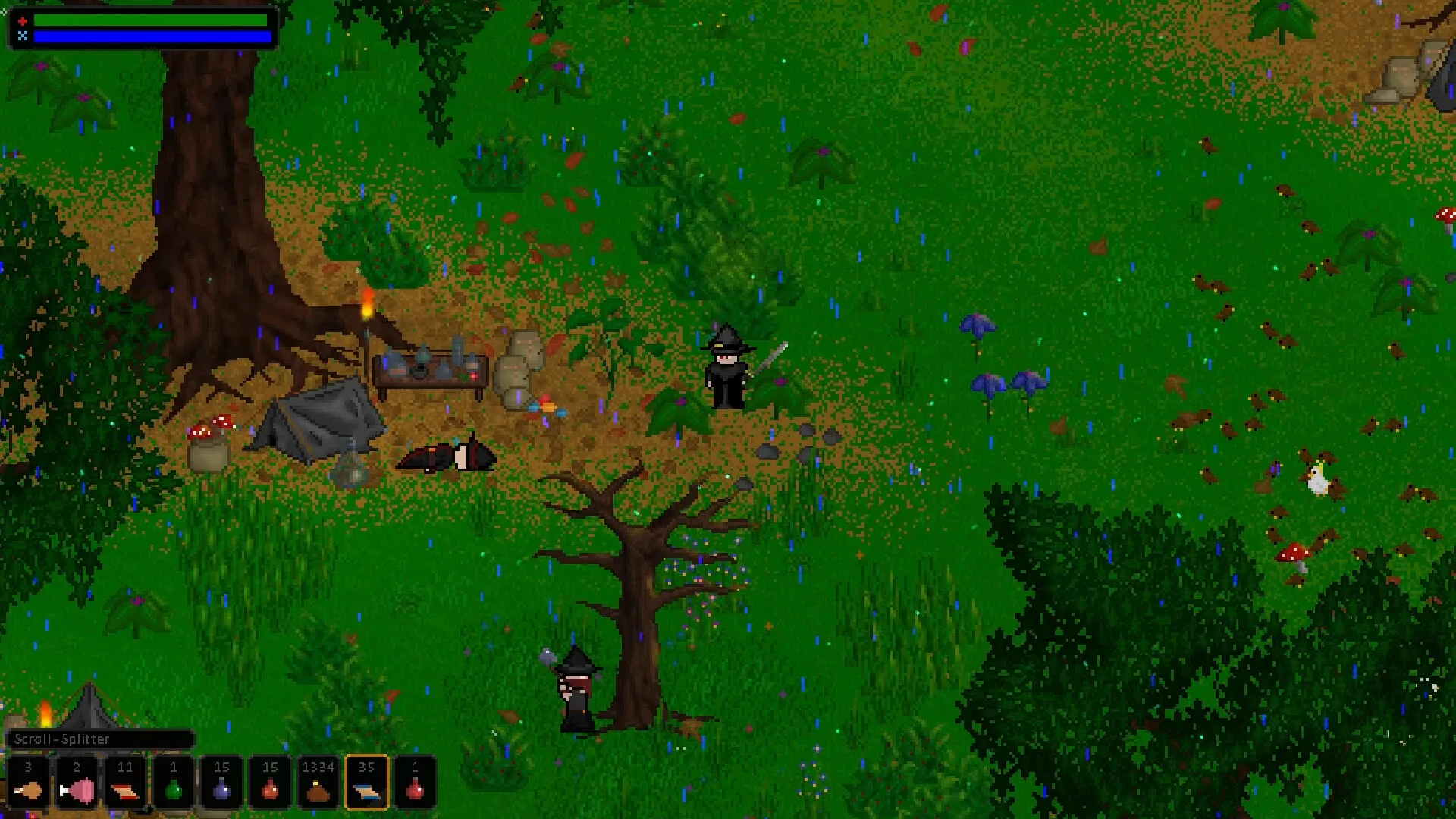This screenshot has width=1456, height=819.
Task: Click the sleeping character near the tent
Action: coord(447,455)
